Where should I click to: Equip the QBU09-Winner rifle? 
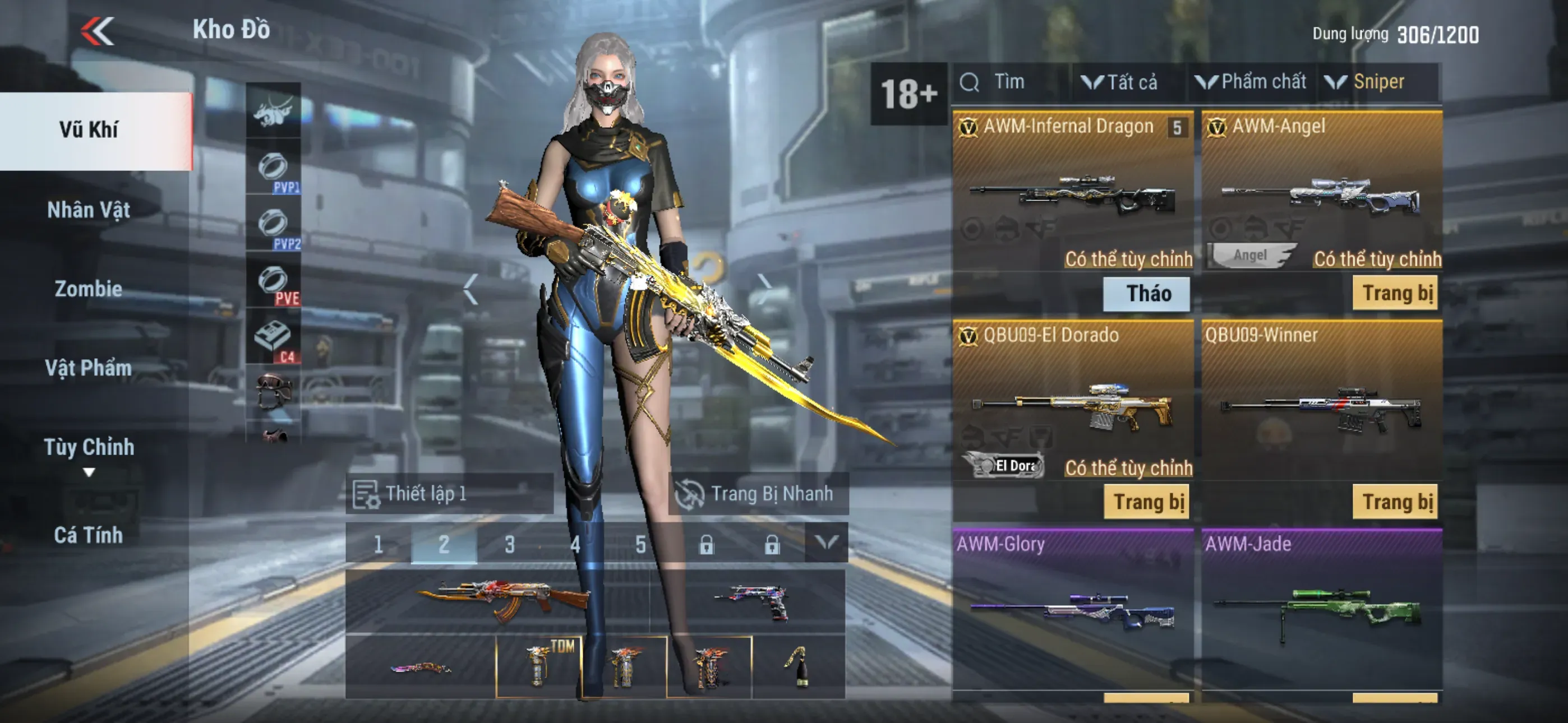point(1395,502)
